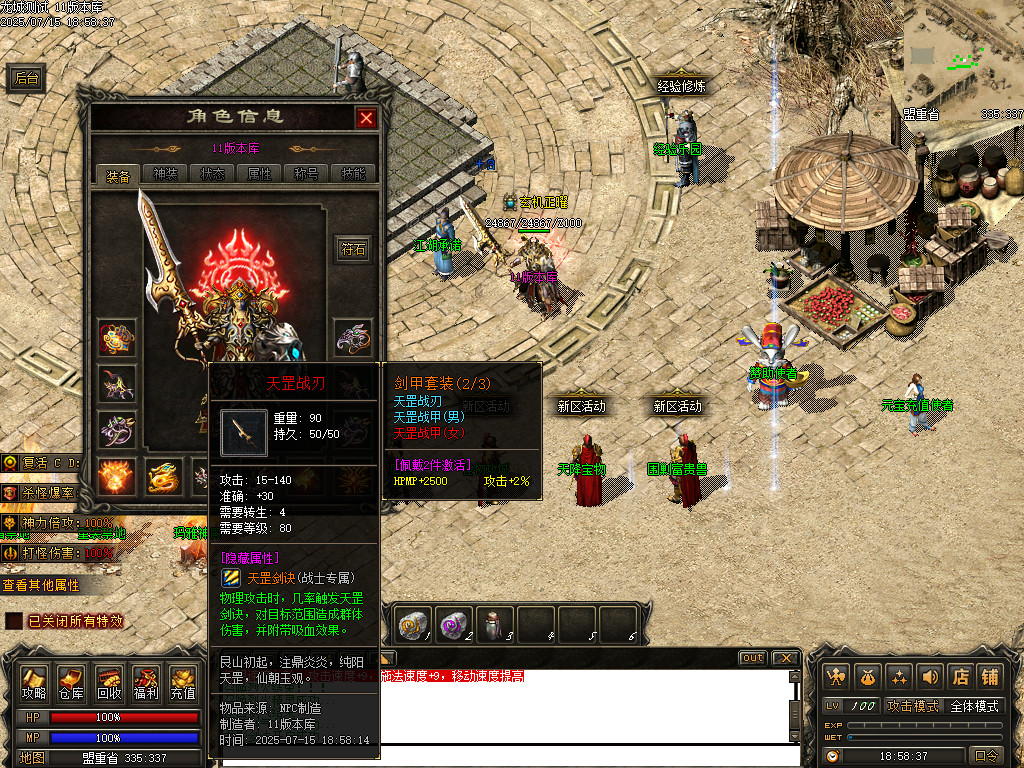Open the 攻略 guide icon
1024x768 pixels.
point(34,682)
